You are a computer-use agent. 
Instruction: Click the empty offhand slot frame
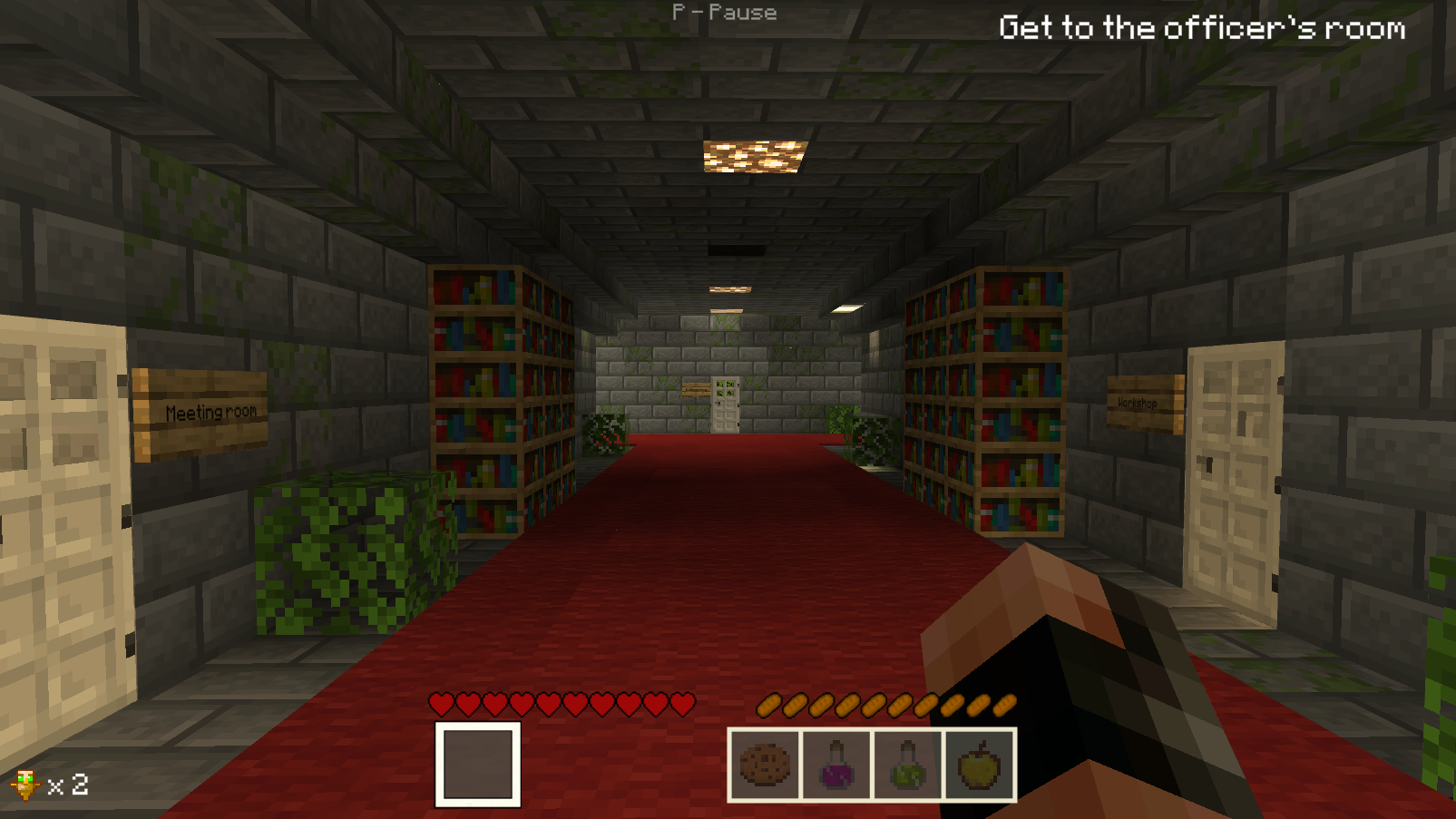[x=478, y=765]
